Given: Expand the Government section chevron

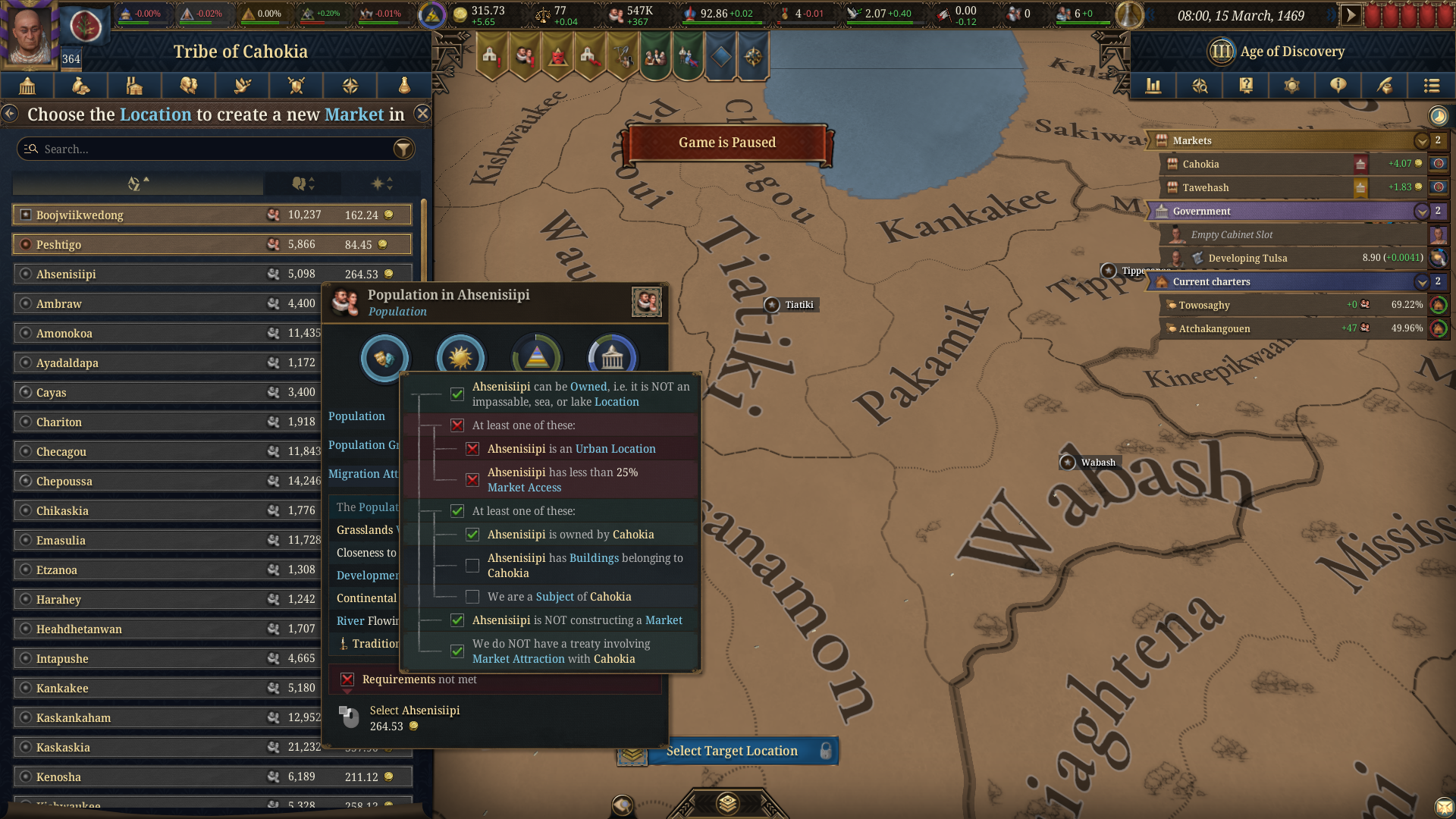Looking at the screenshot, I should 1422,211.
